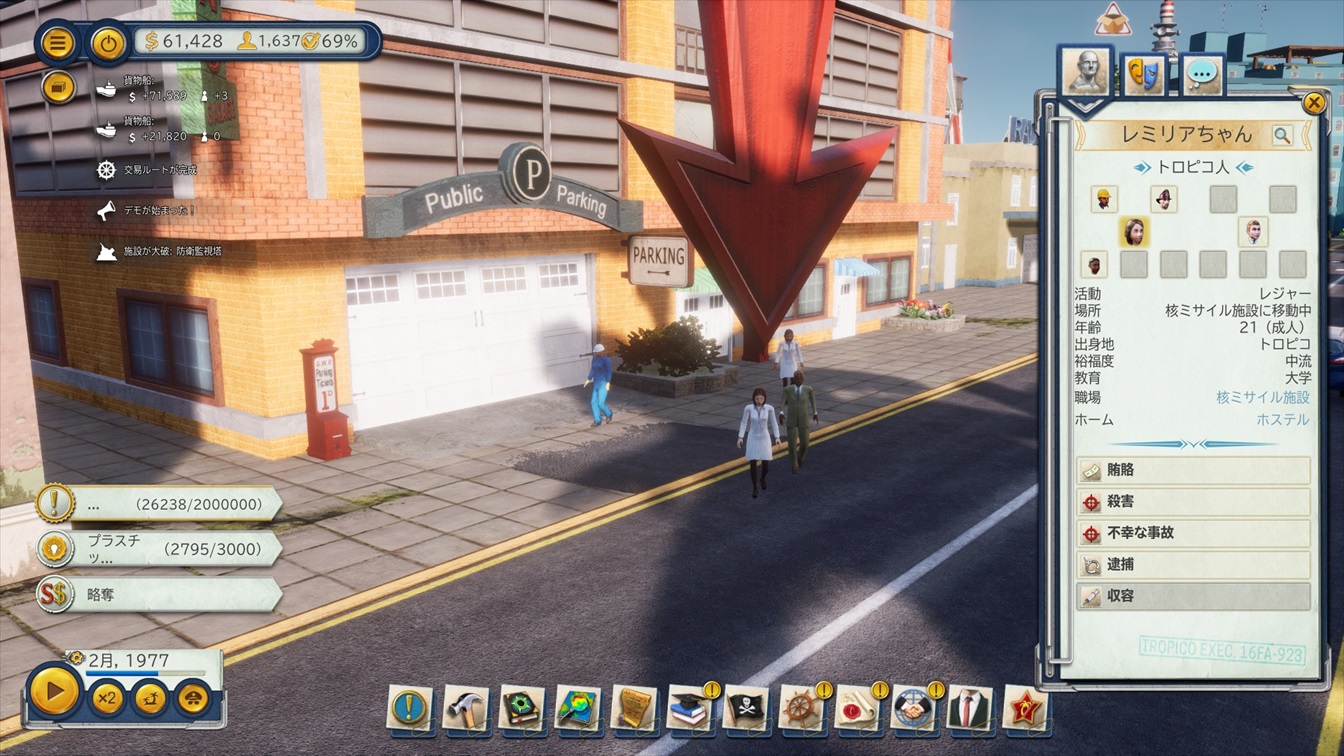Open the graduation cap research menu
This screenshot has width=1344, height=756.
pyautogui.click(x=689, y=707)
